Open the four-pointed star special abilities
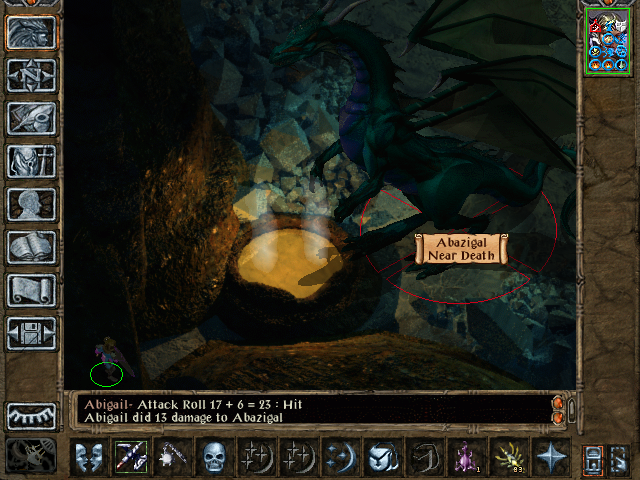 point(550,457)
